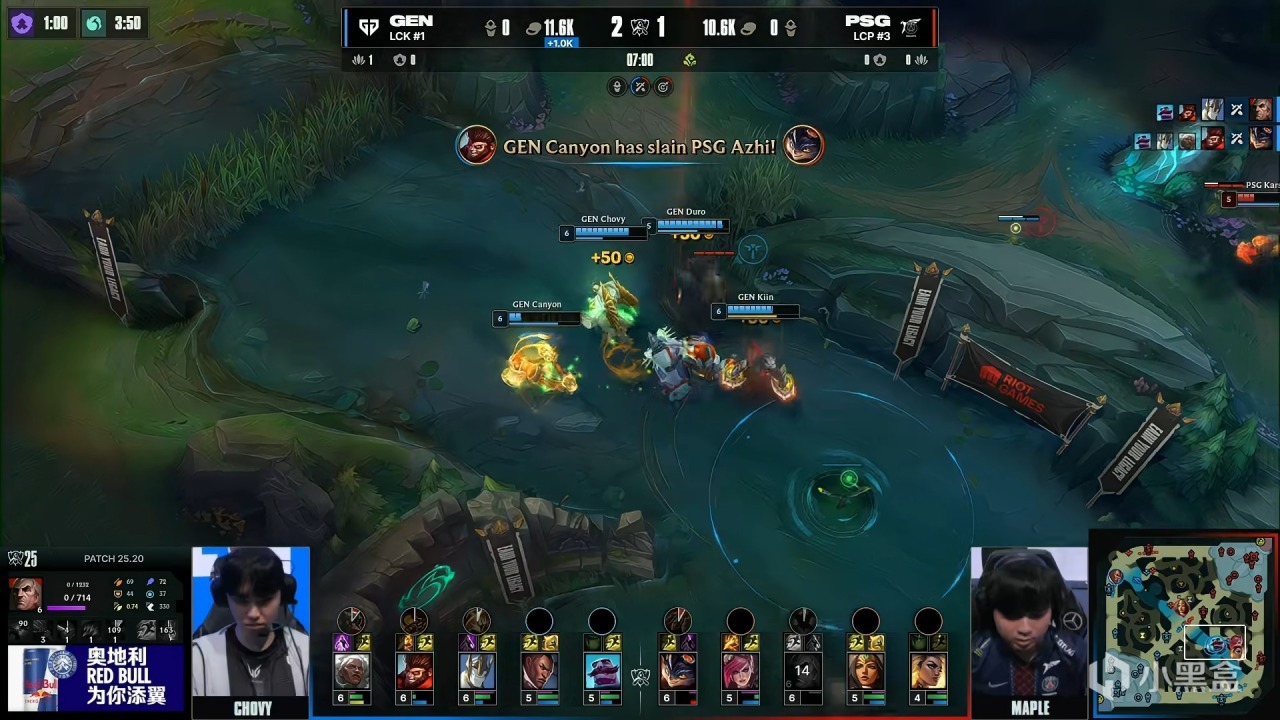Select the GEN team logo on scoreboard
The width and height of the screenshot is (1280, 720).
(x=368, y=27)
